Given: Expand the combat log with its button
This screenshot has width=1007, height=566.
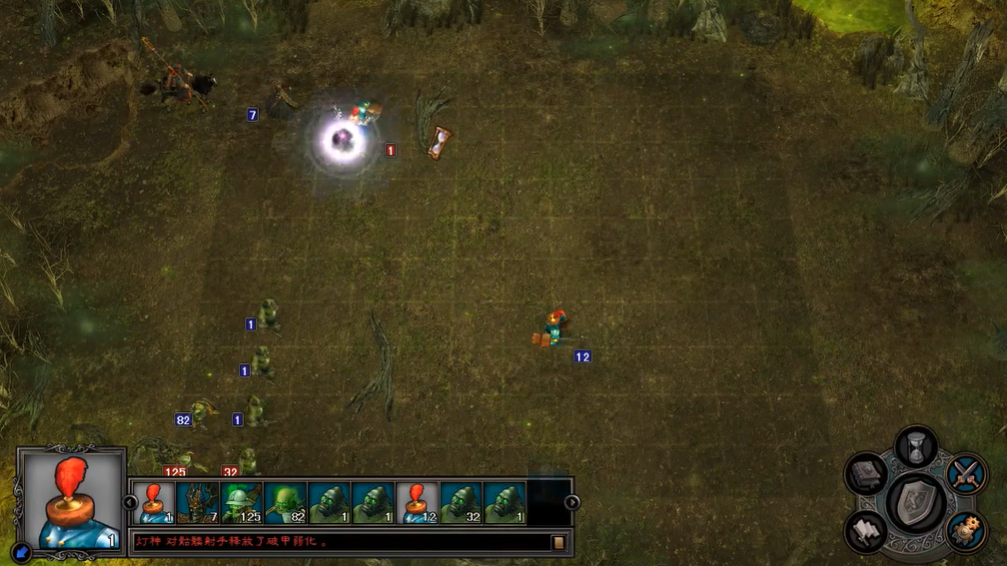Looking at the screenshot, I should (559, 542).
